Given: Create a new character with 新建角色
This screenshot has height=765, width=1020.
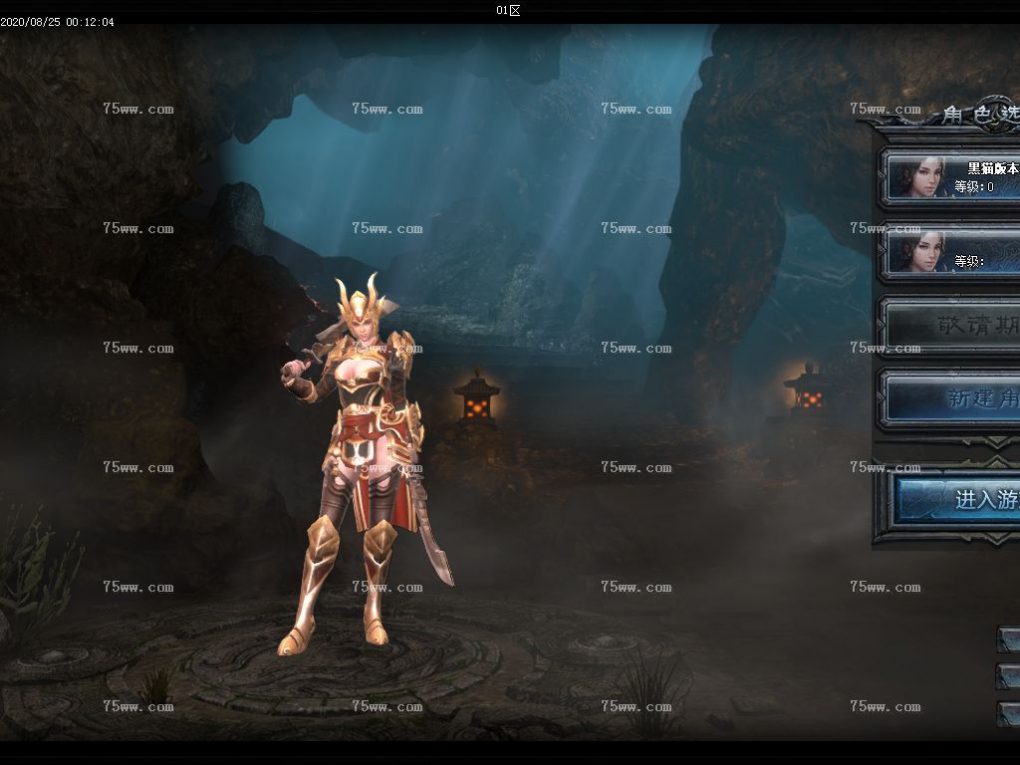Looking at the screenshot, I should coord(952,399).
